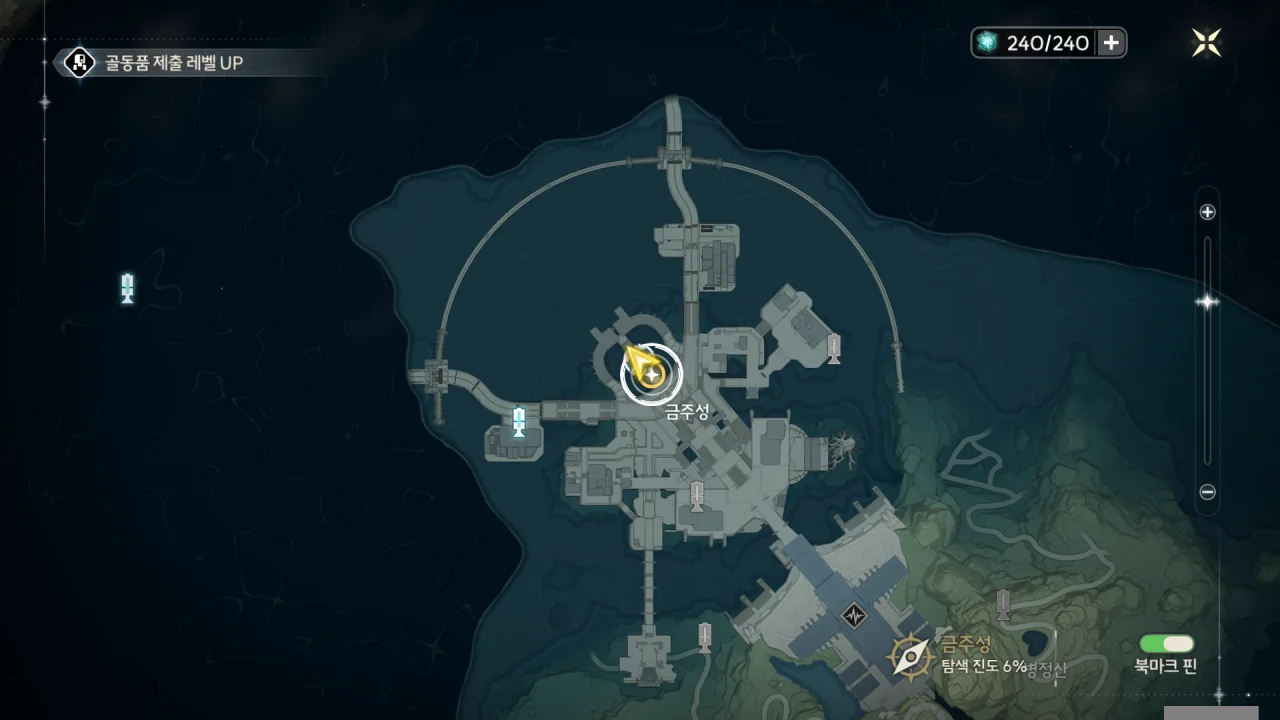
Task: Select the cyan beacon out in the sea
Action: point(127,288)
